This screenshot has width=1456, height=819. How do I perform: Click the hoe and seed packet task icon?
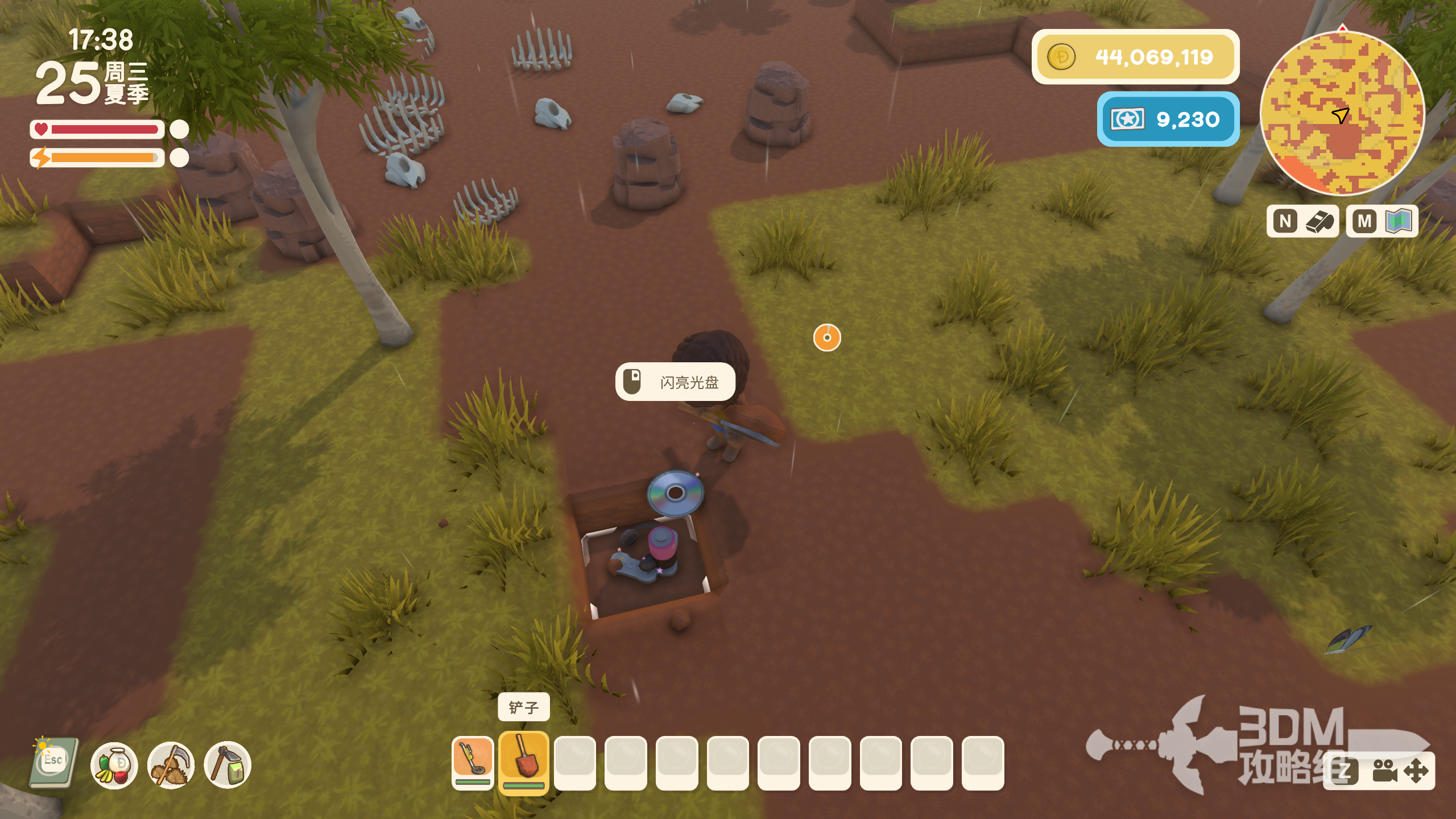coord(227,765)
